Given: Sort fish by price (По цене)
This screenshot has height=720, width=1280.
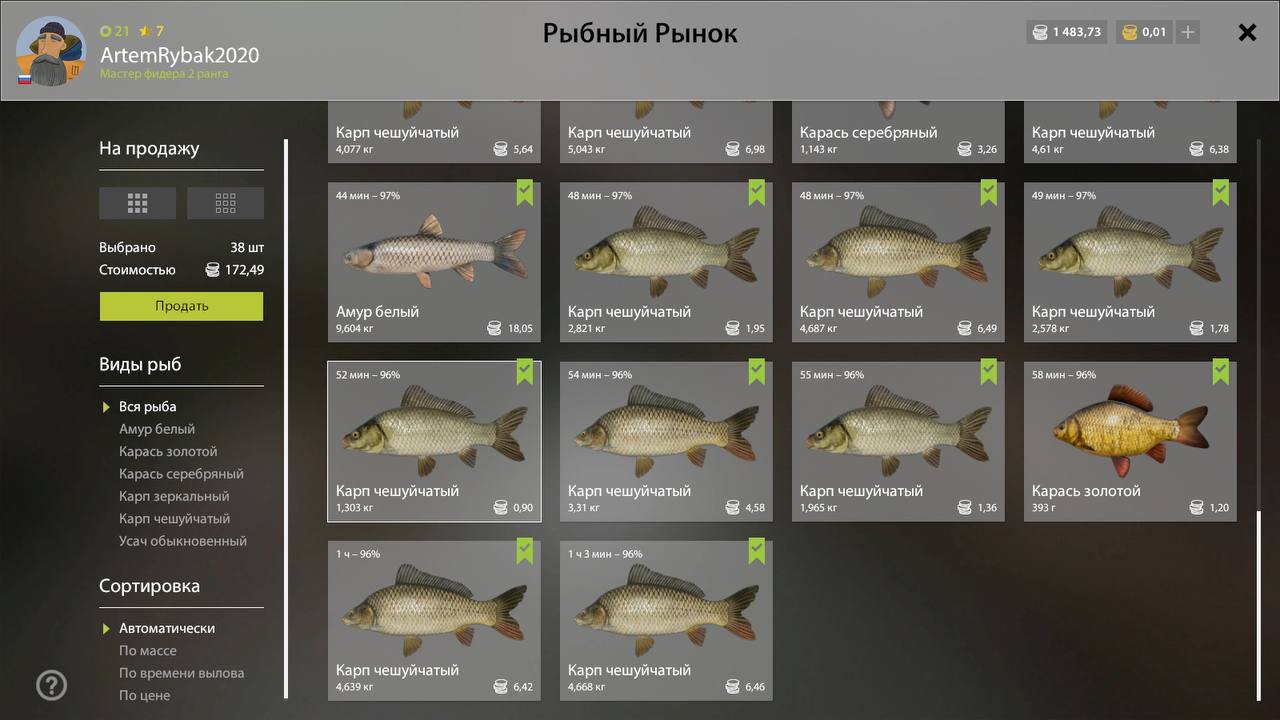Looking at the screenshot, I should click(144, 695).
